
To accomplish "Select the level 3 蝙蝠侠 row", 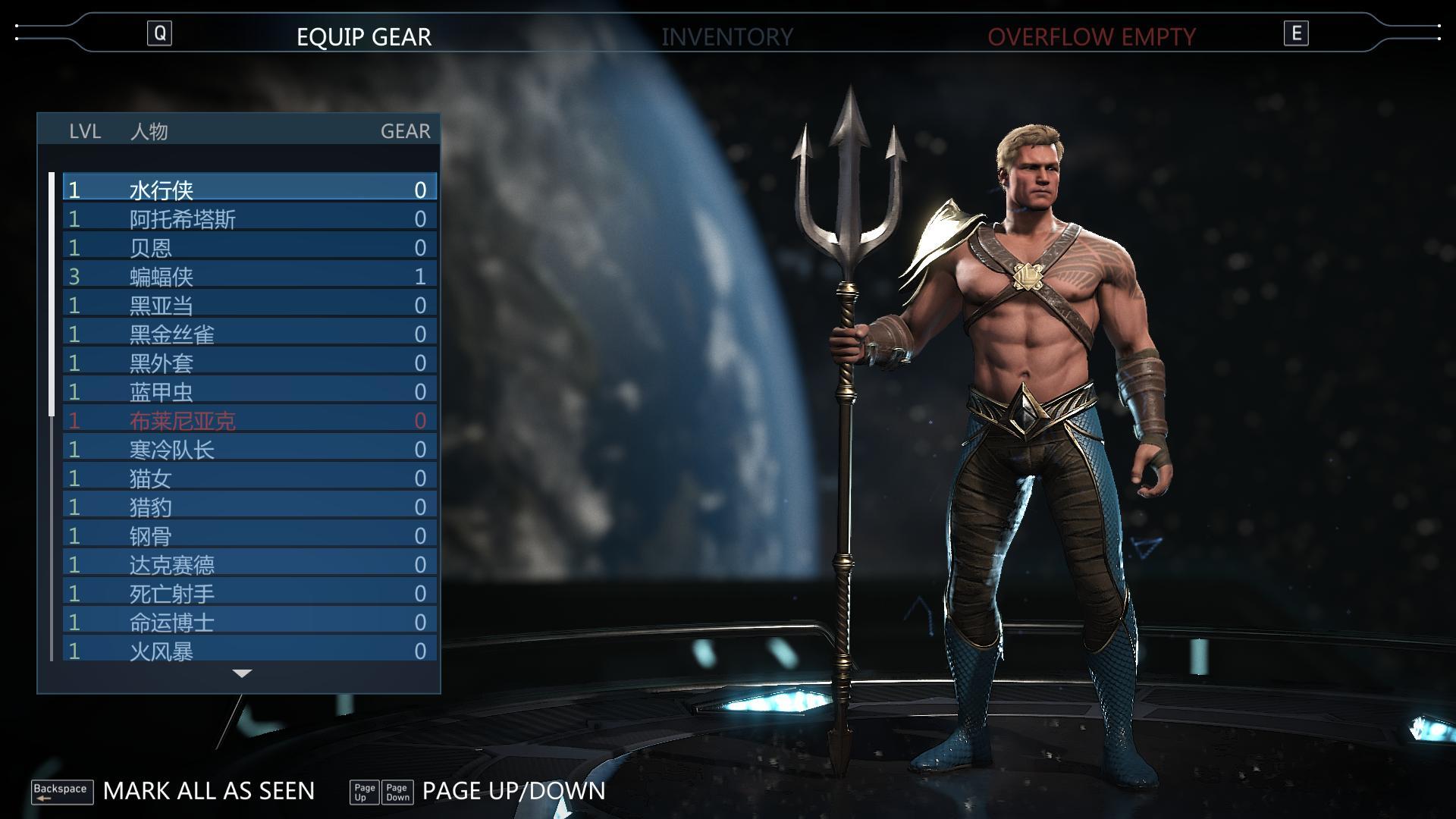I will pyautogui.click(x=249, y=276).
